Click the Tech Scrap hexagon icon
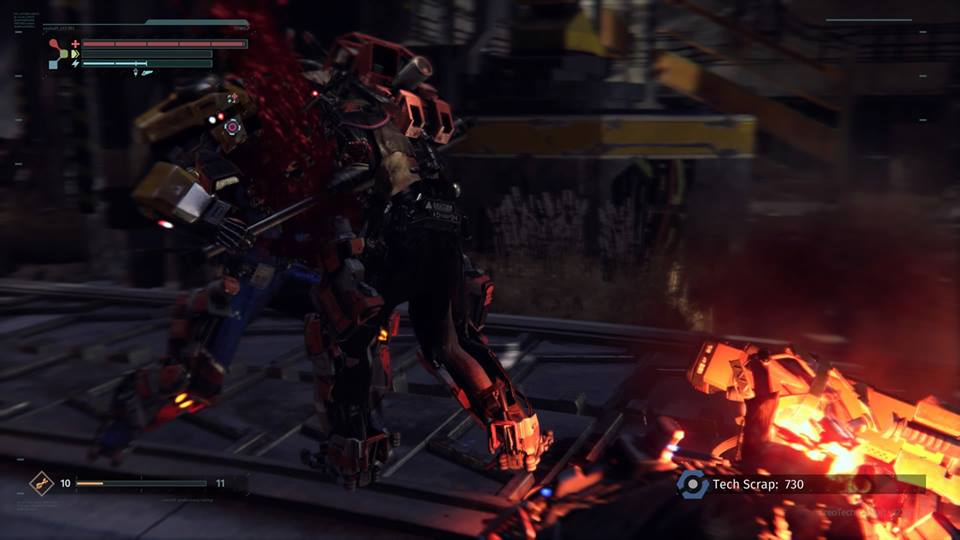The width and height of the screenshot is (960, 540). coord(691,484)
